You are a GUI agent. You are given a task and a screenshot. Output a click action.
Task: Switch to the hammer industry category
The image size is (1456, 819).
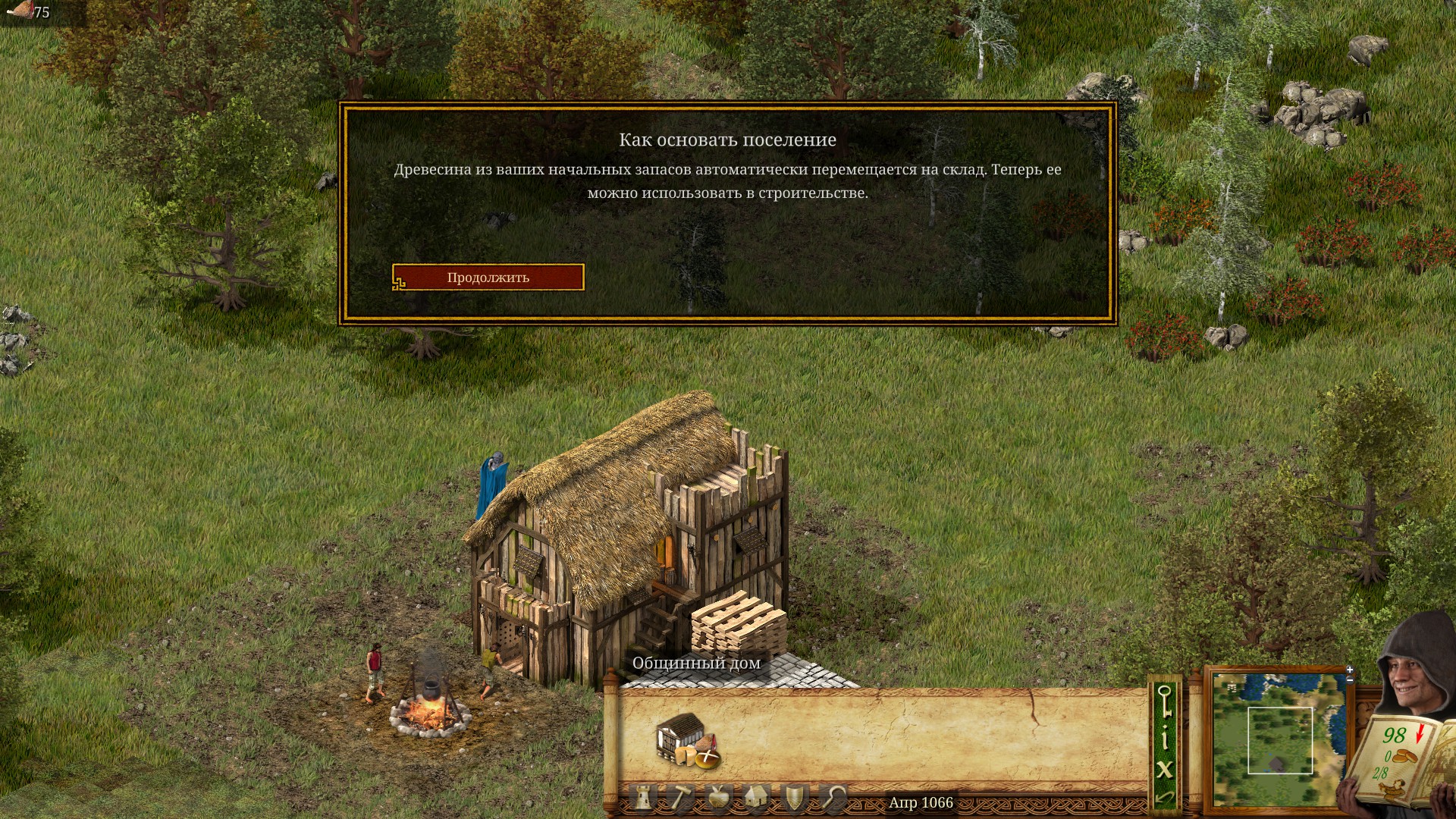tap(680, 798)
